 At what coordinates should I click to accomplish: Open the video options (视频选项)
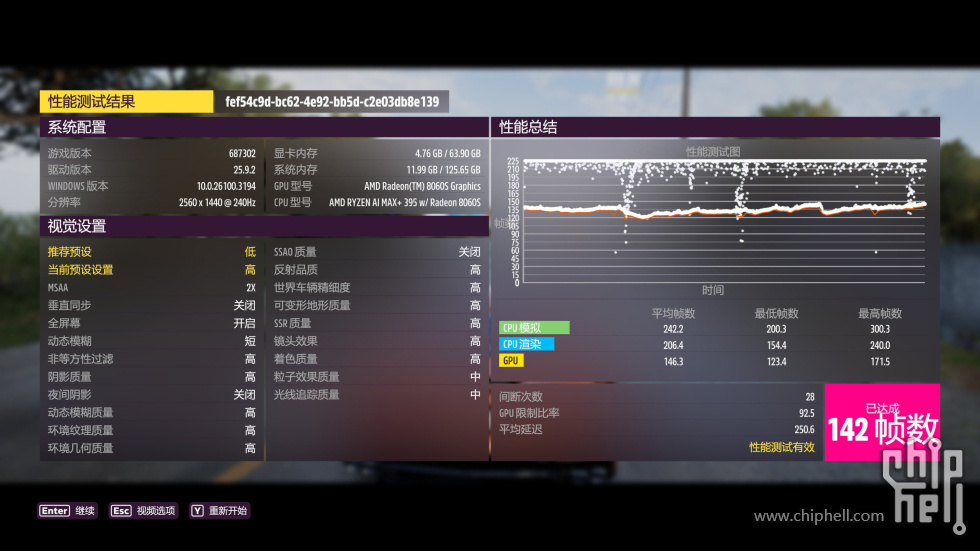[x=143, y=511]
